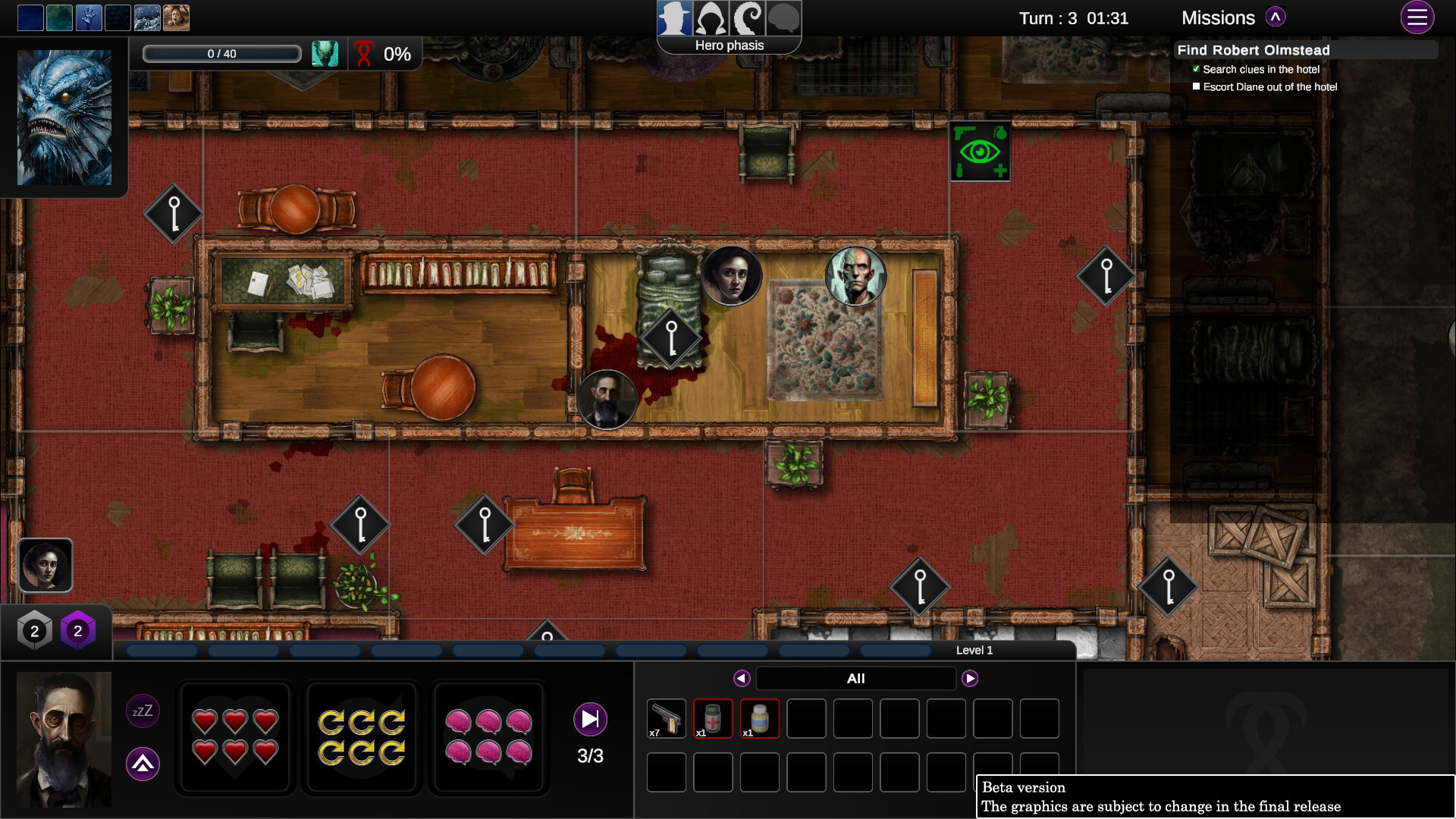This screenshot has width=1456, height=819.
Task: Select the pills bottle inventory item
Action: point(759,717)
